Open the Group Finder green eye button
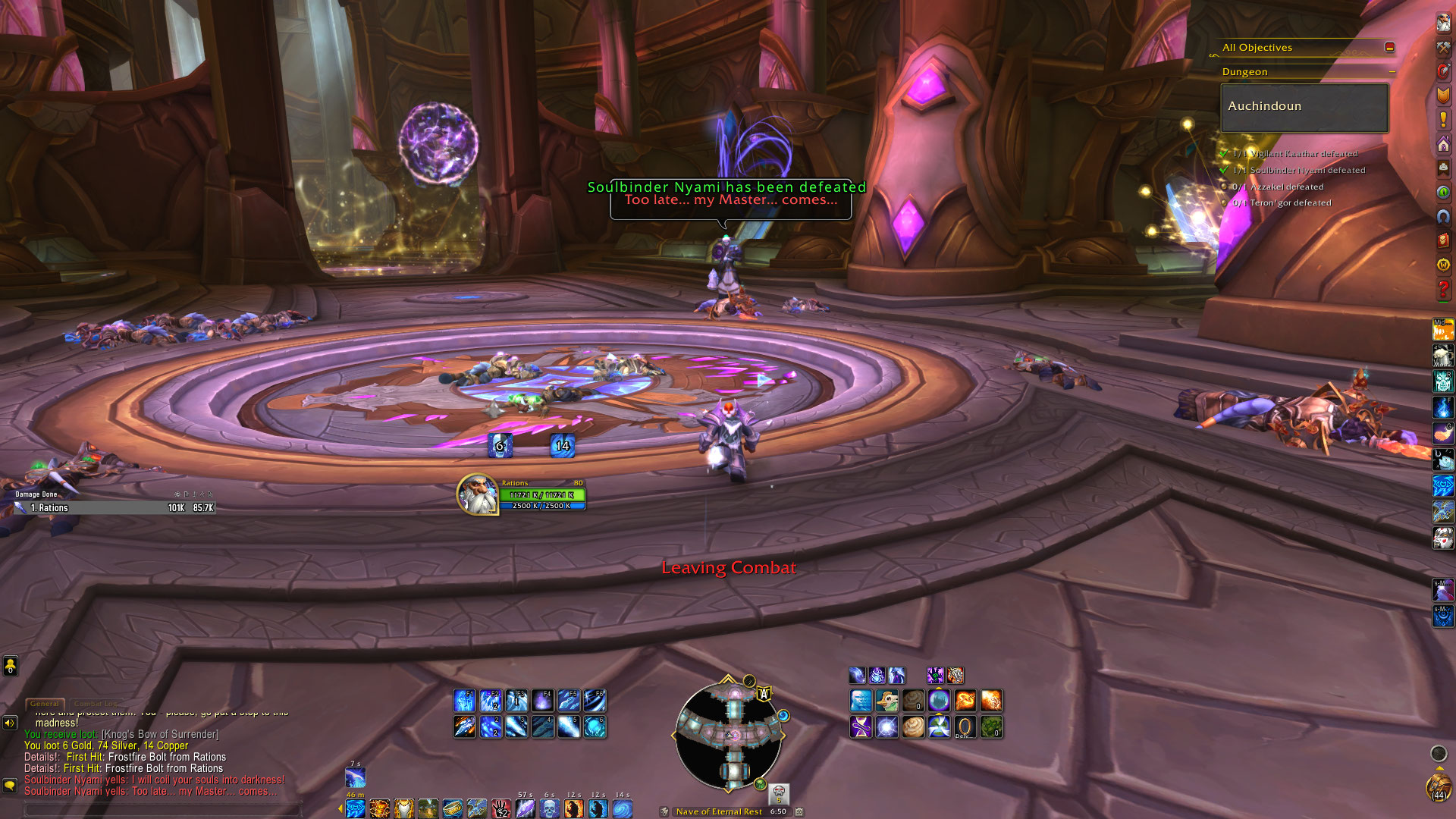 pos(1443,192)
